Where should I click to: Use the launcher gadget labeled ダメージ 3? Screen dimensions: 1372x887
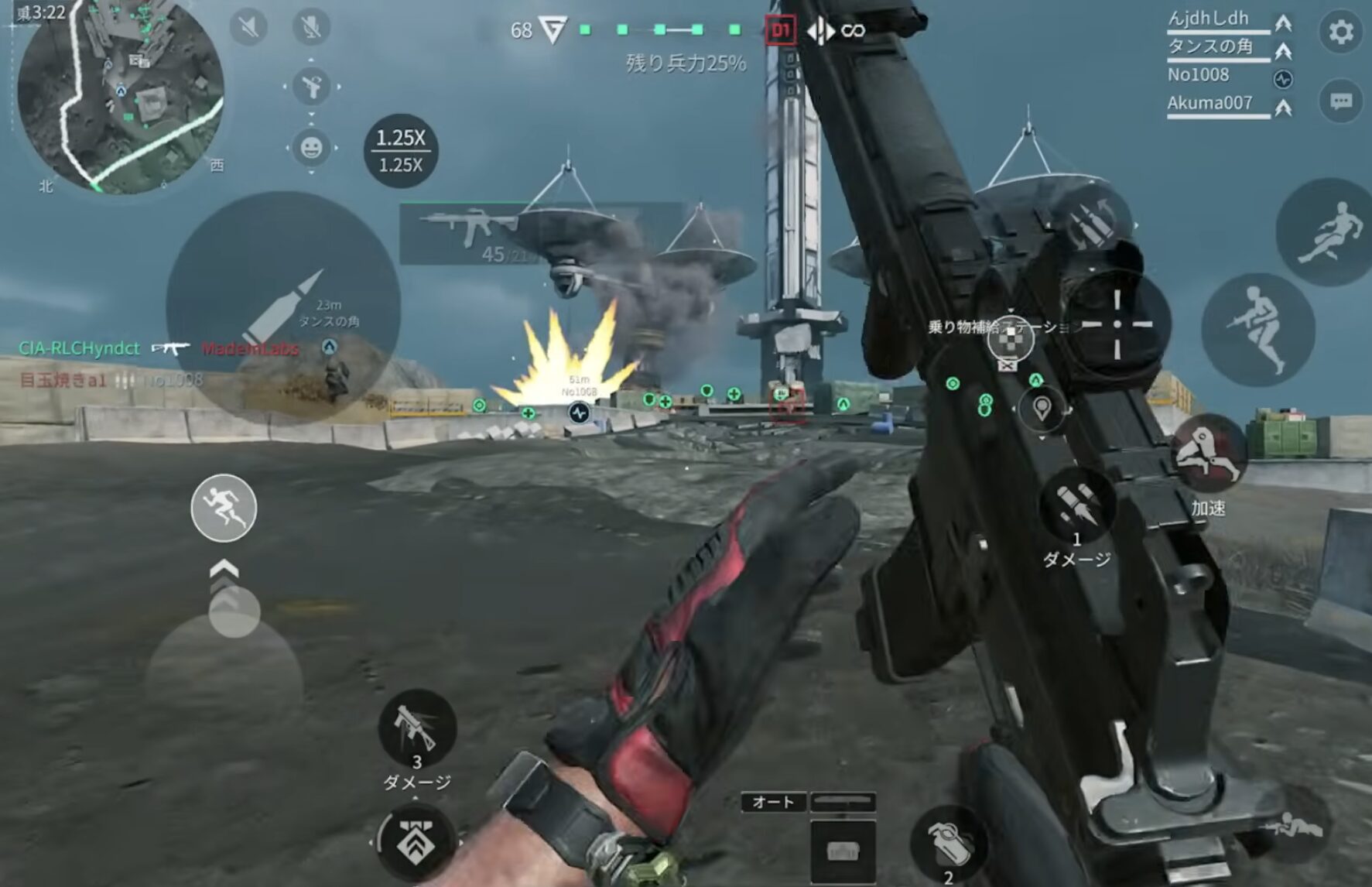(417, 729)
